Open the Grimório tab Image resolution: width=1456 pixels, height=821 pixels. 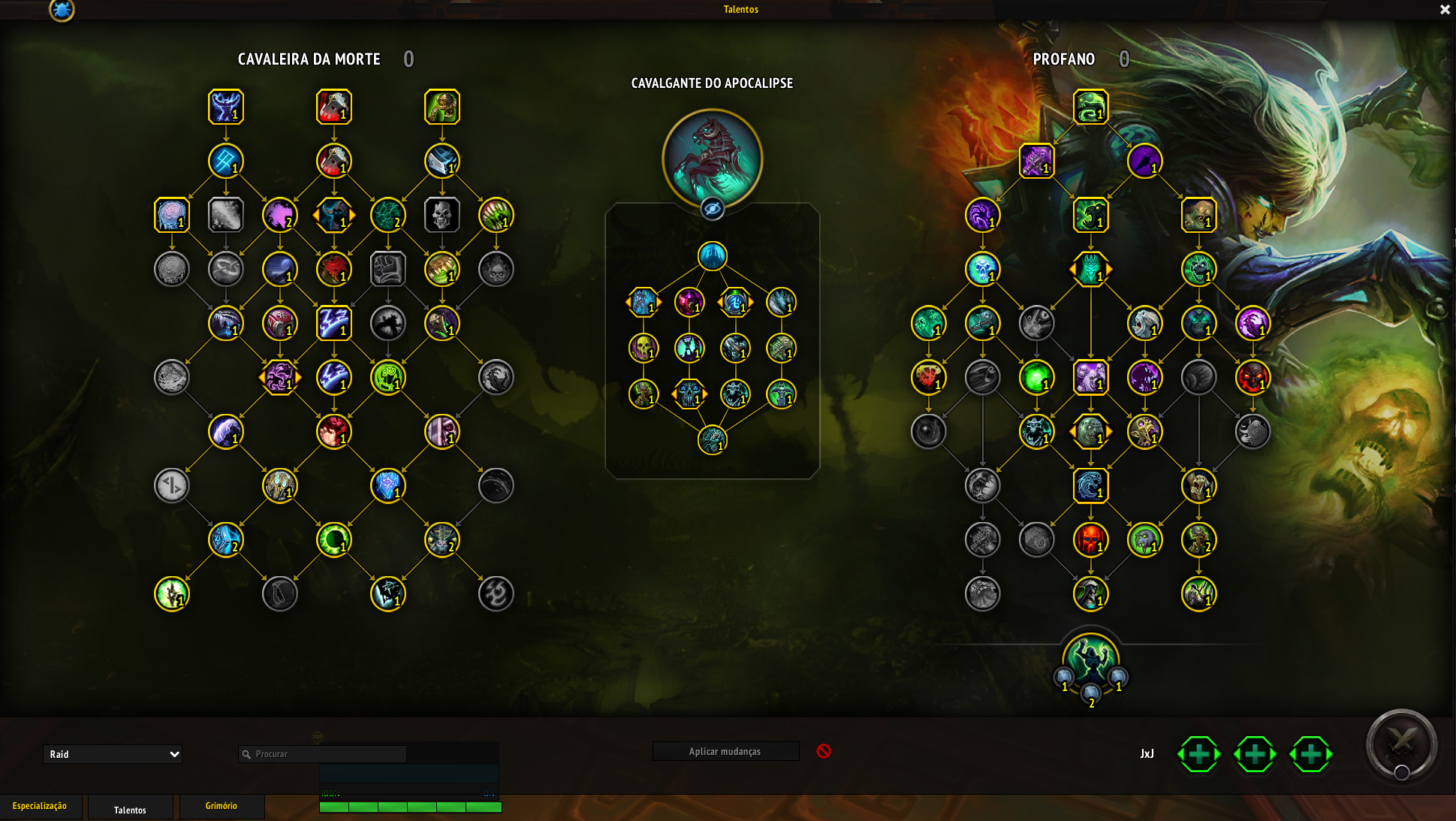[222, 806]
